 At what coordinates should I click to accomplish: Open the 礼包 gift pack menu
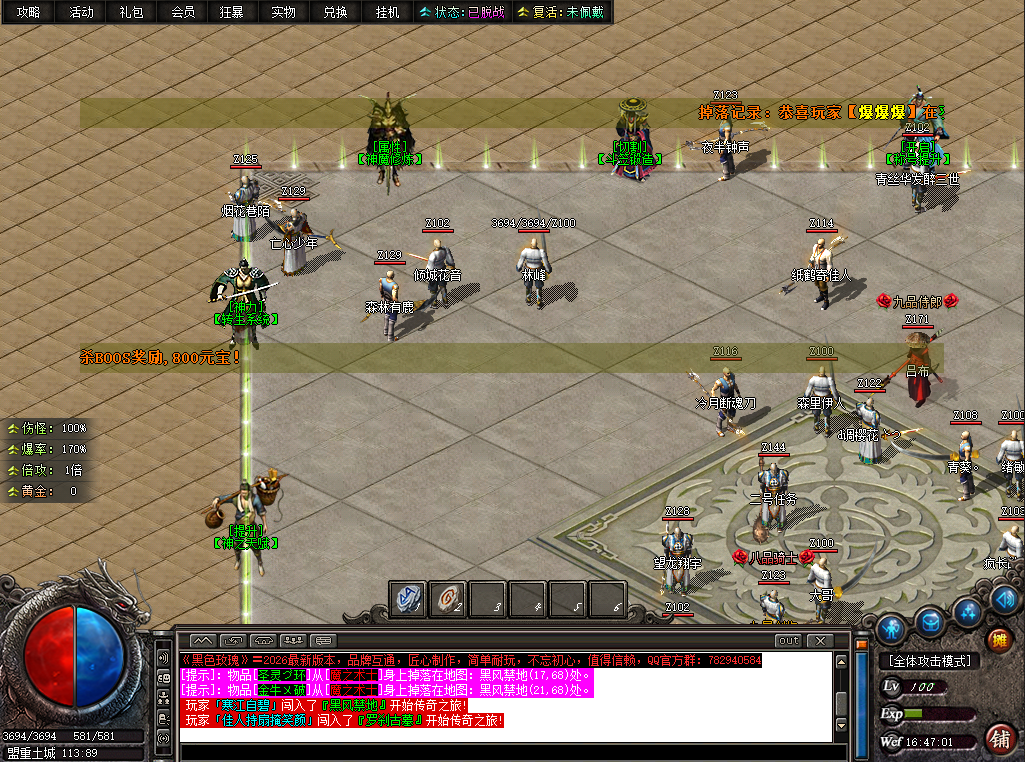(131, 12)
